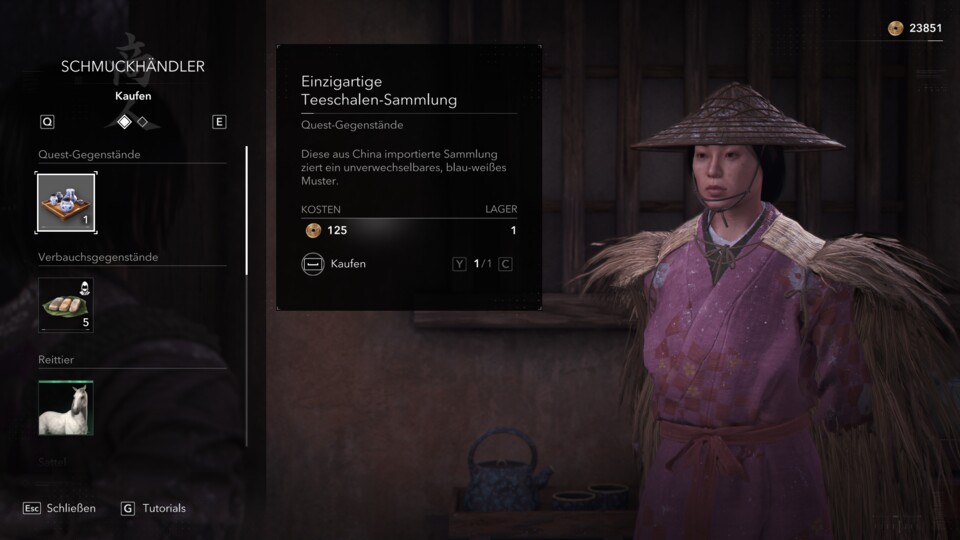
Task: Select the tea bowl collection quest item
Action: coord(66,203)
